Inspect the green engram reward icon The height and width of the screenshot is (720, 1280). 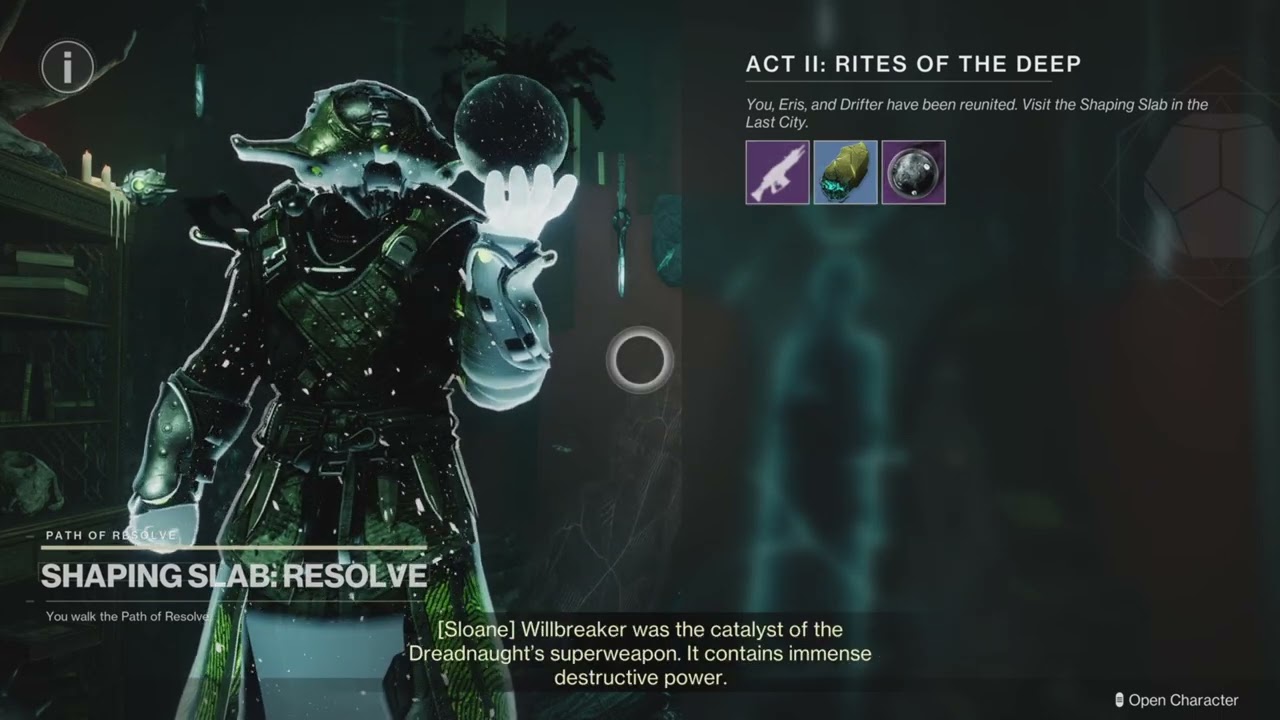pyautogui.click(x=845, y=172)
